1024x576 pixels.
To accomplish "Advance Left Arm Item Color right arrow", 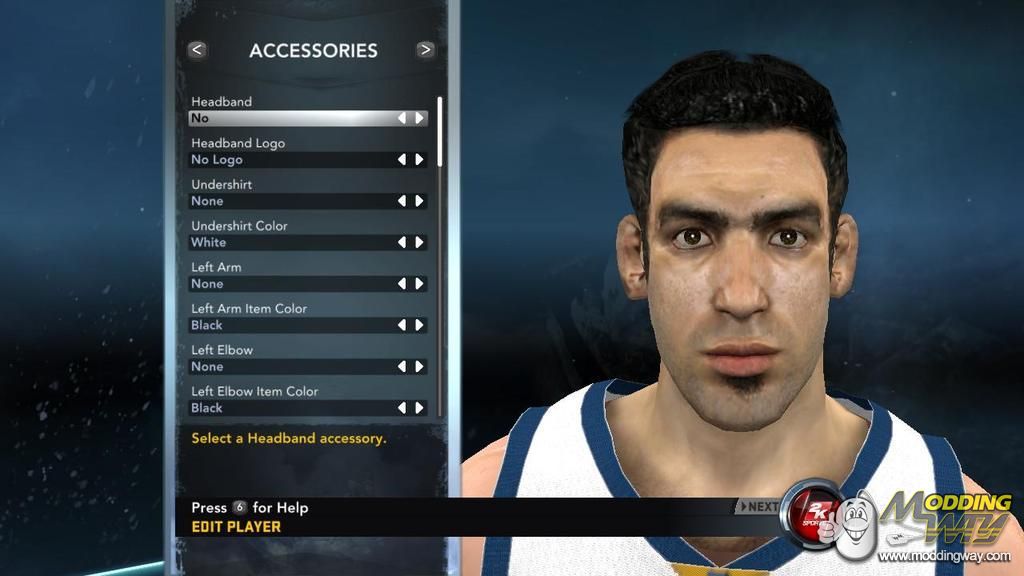I will coord(420,325).
